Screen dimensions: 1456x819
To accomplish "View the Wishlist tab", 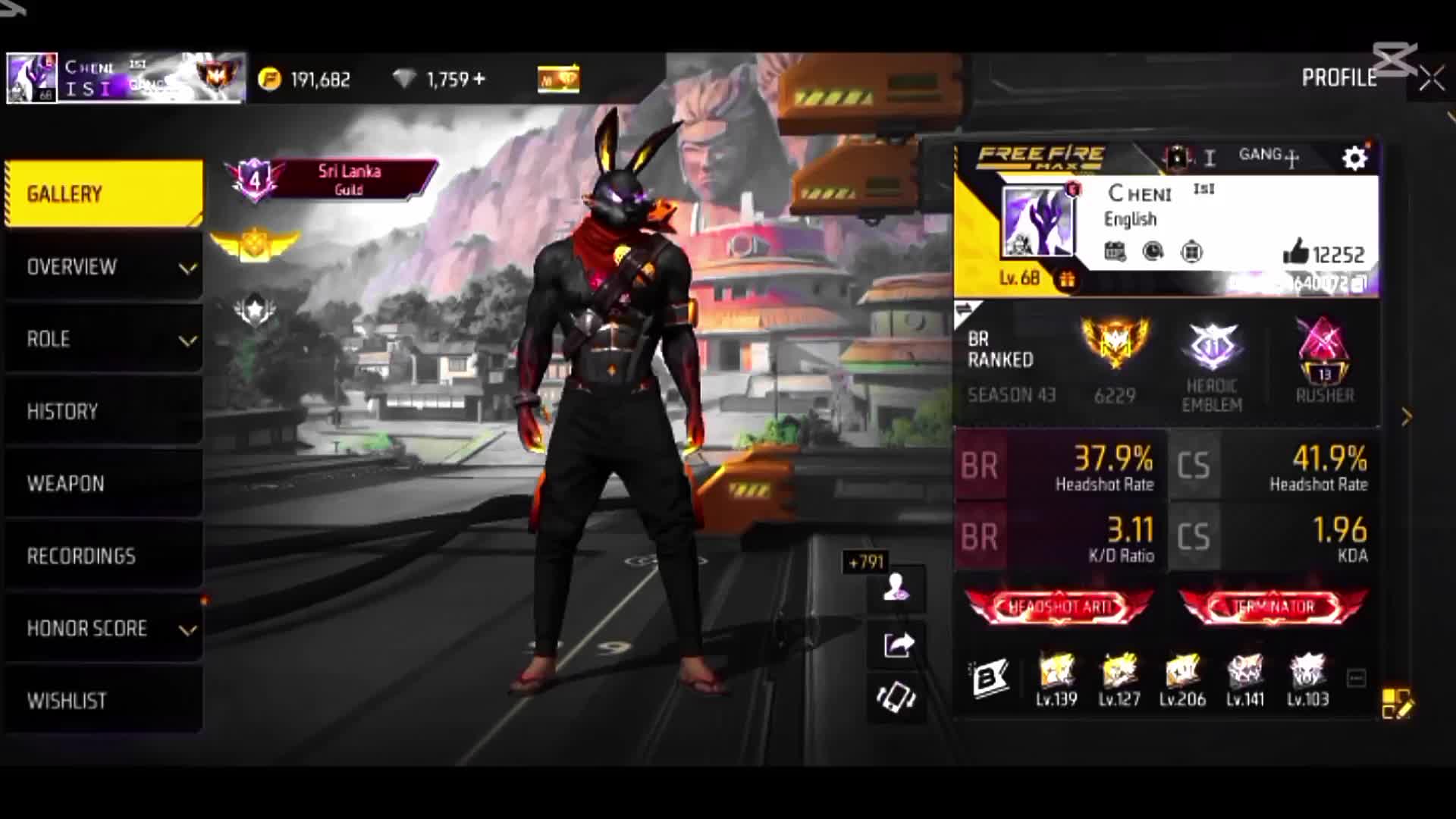I will tap(103, 700).
